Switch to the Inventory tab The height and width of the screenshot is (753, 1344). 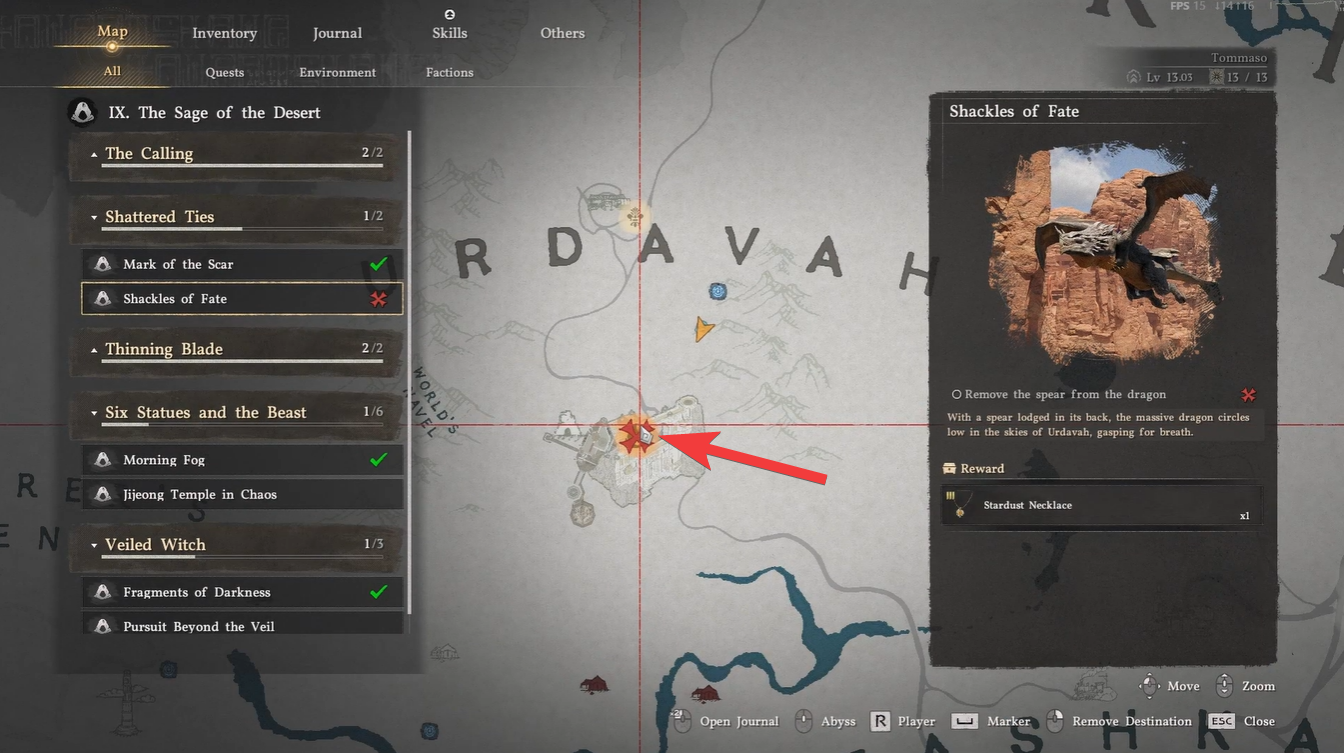coord(224,32)
